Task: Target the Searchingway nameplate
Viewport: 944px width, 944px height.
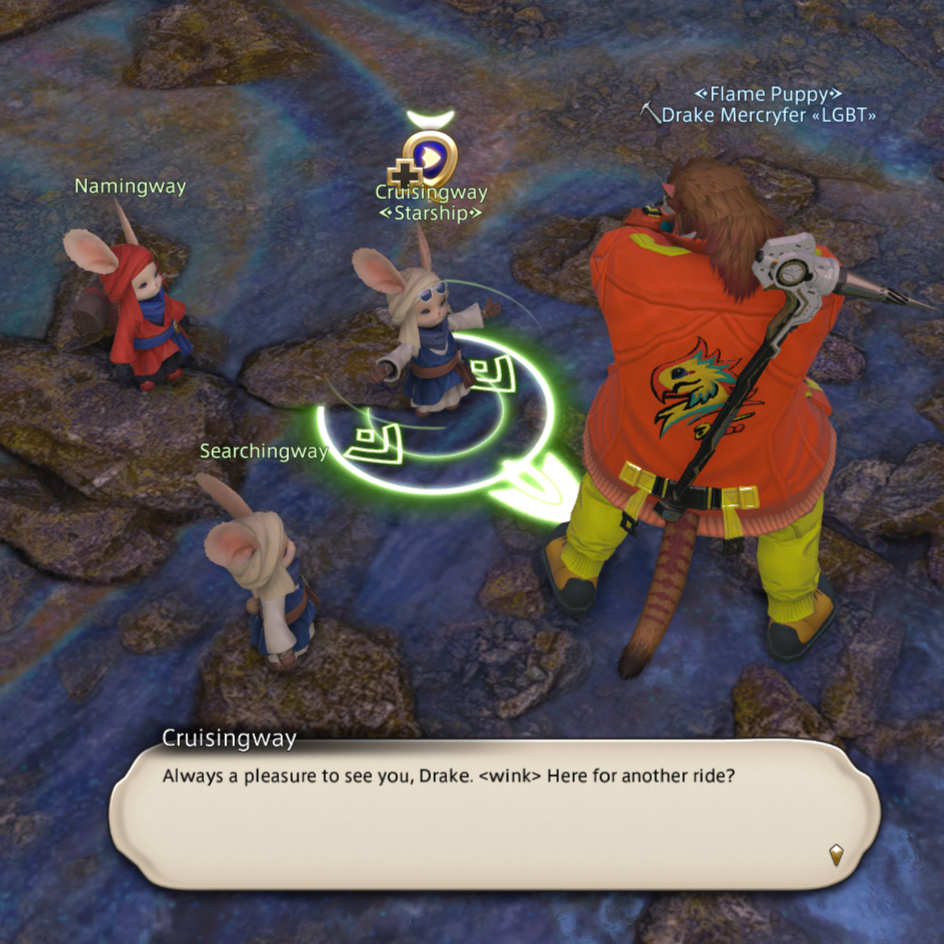Action: tap(263, 451)
